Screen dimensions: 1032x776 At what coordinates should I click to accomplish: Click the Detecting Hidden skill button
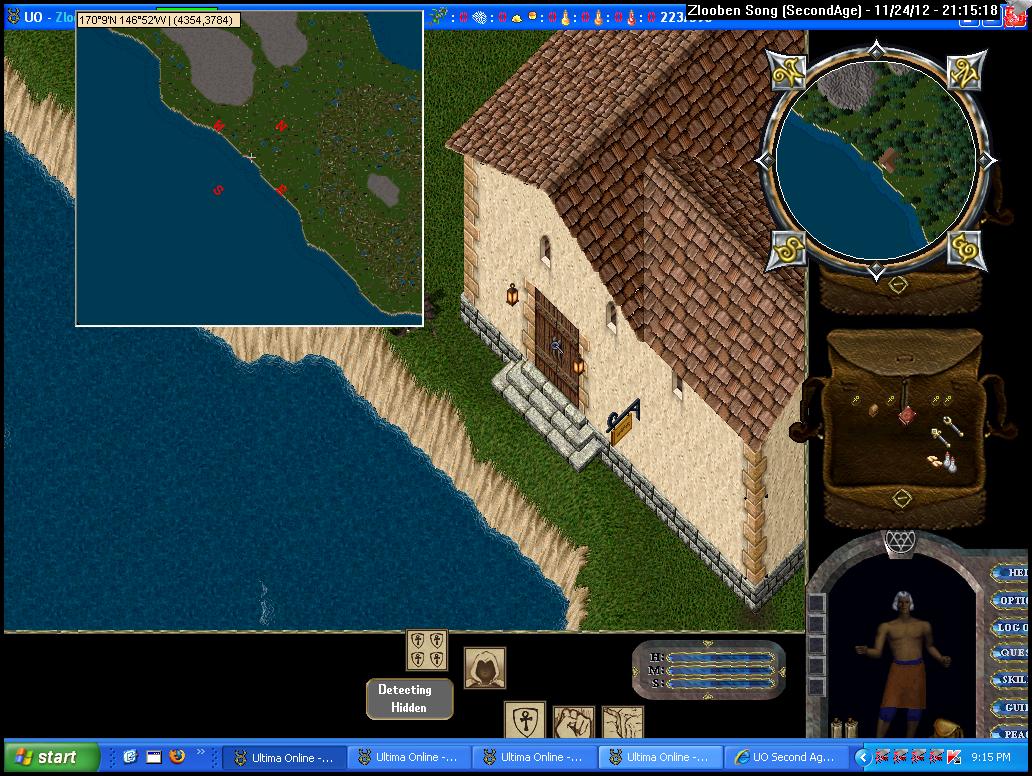point(409,698)
